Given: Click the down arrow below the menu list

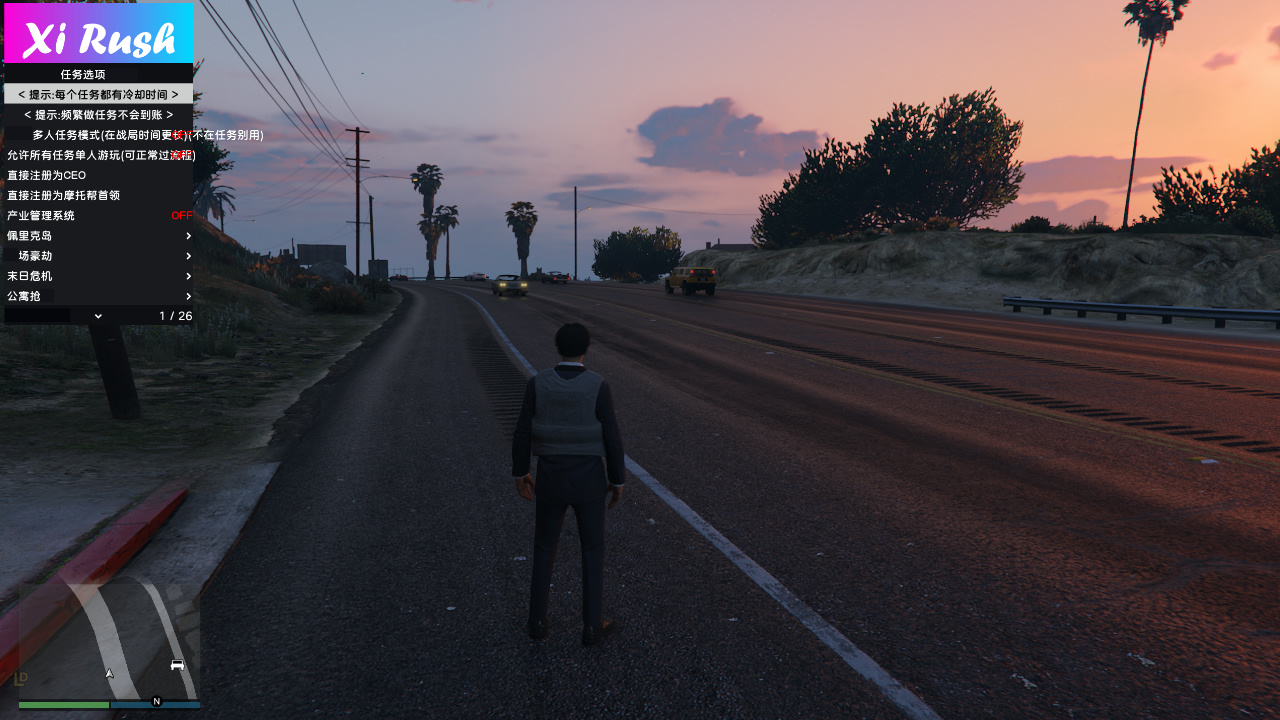Looking at the screenshot, I should coord(98,316).
